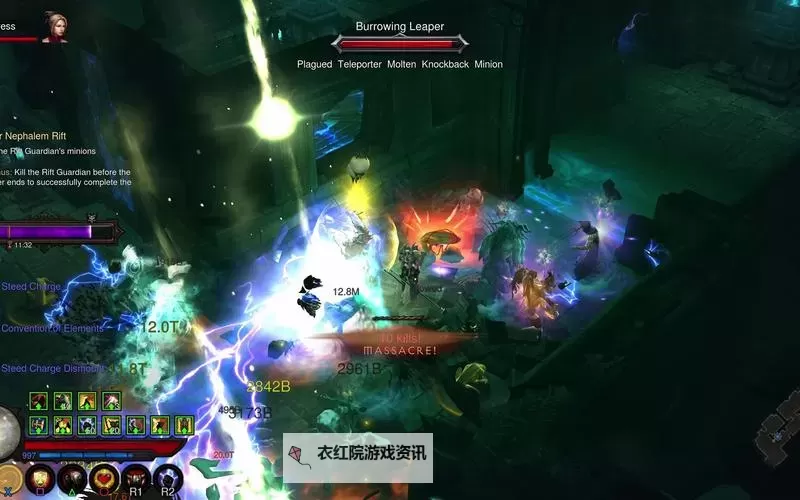
Task: Activate the R2 glowing fist skill
Action: point(167,478)
